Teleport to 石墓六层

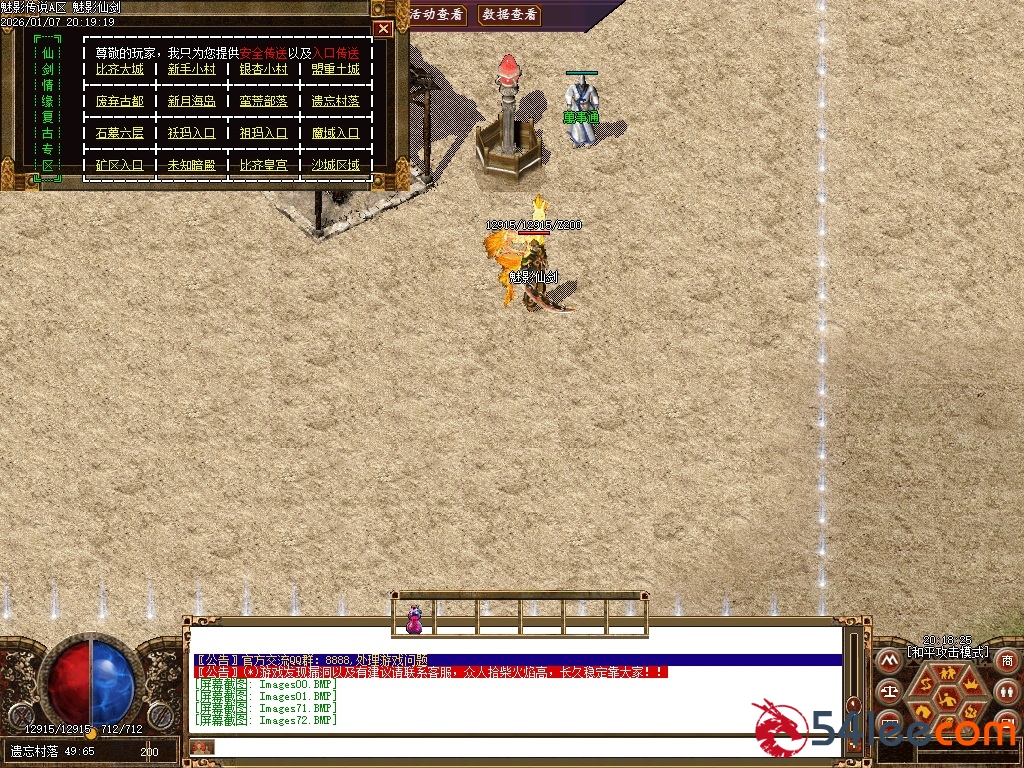tap(120, 133)
